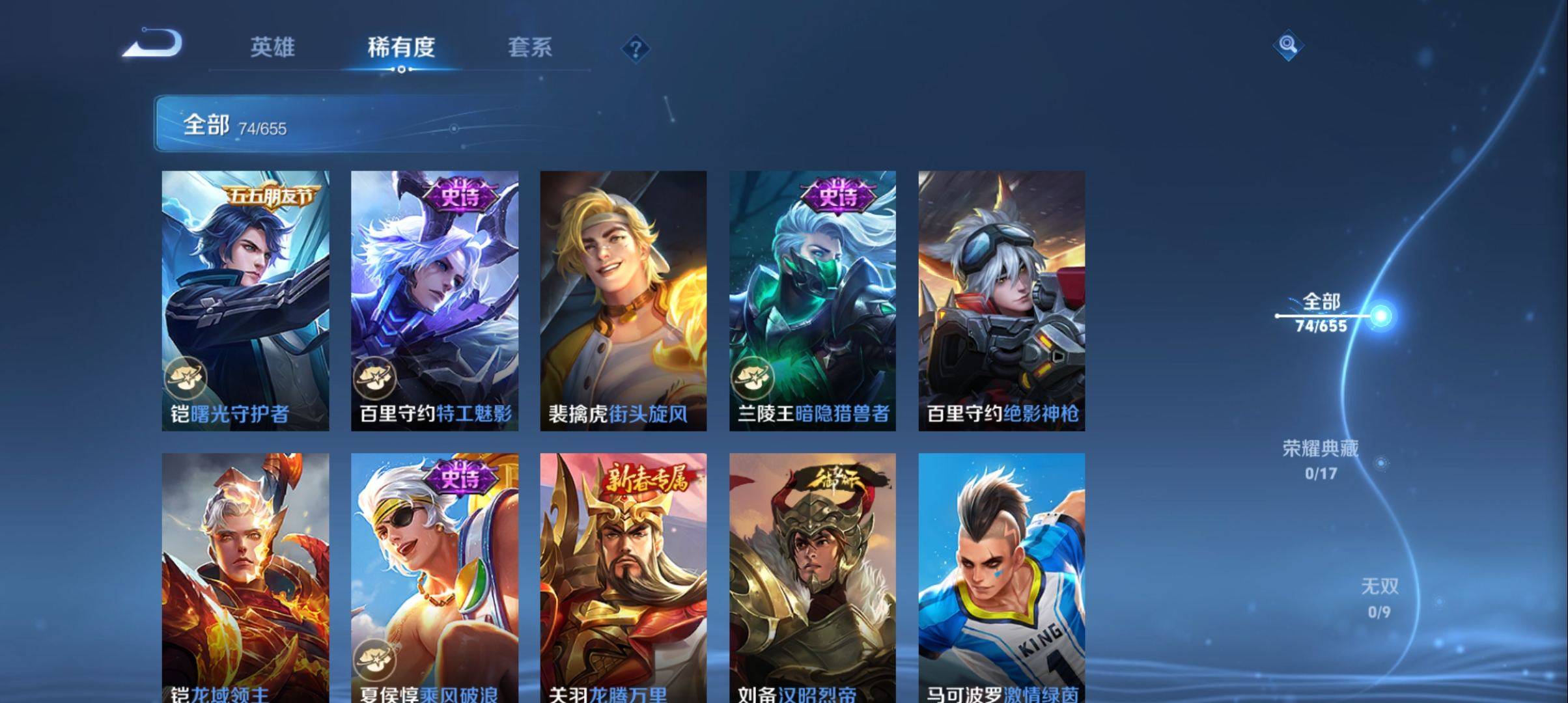
Task: Filter by 荣耀典藏 rarity
Action: pos(1321,459)
